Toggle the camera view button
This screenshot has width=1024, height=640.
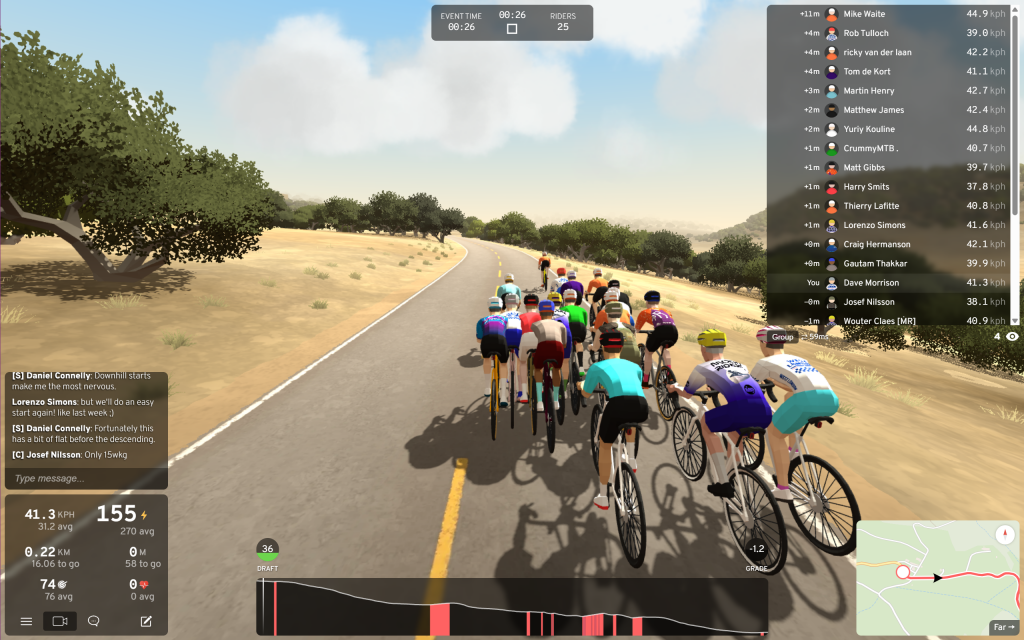tap(60, 621)
